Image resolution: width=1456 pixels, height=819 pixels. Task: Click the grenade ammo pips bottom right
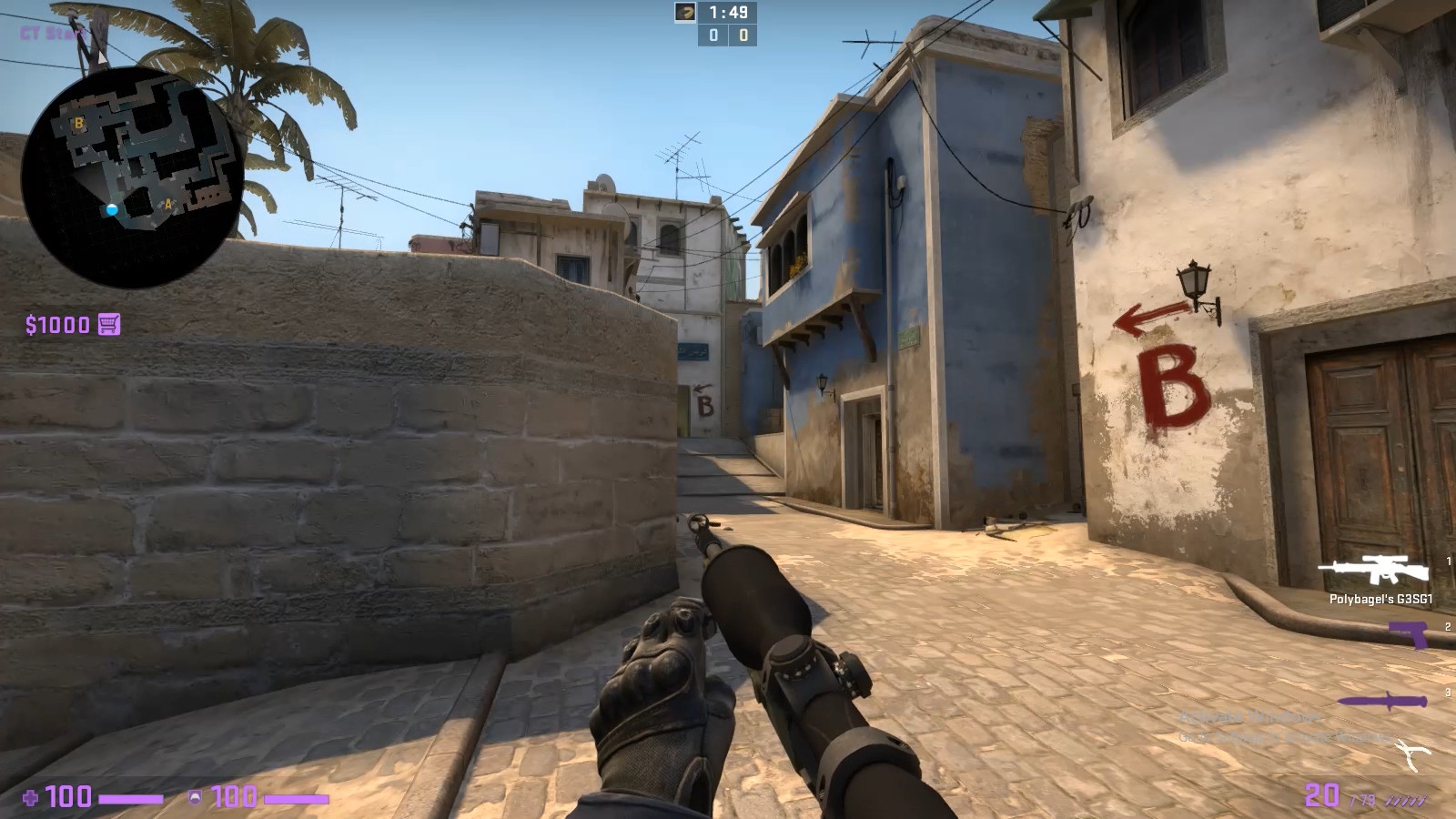(1406, 801)
